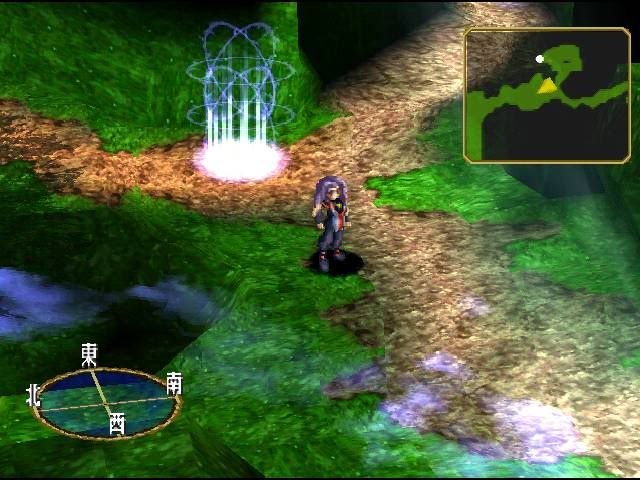Click the oval compass dial
Viewport: 640px width, 480px height.
[106, 400]
